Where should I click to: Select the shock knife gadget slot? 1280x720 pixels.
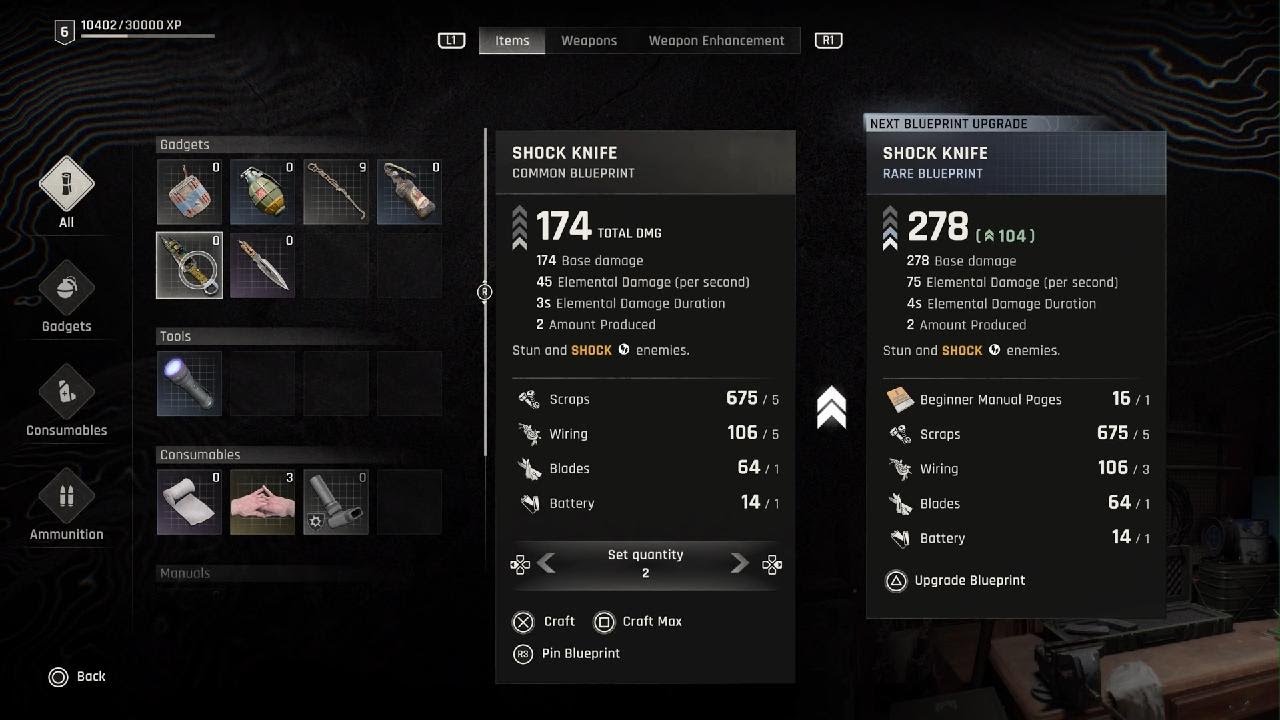point(189,265)
